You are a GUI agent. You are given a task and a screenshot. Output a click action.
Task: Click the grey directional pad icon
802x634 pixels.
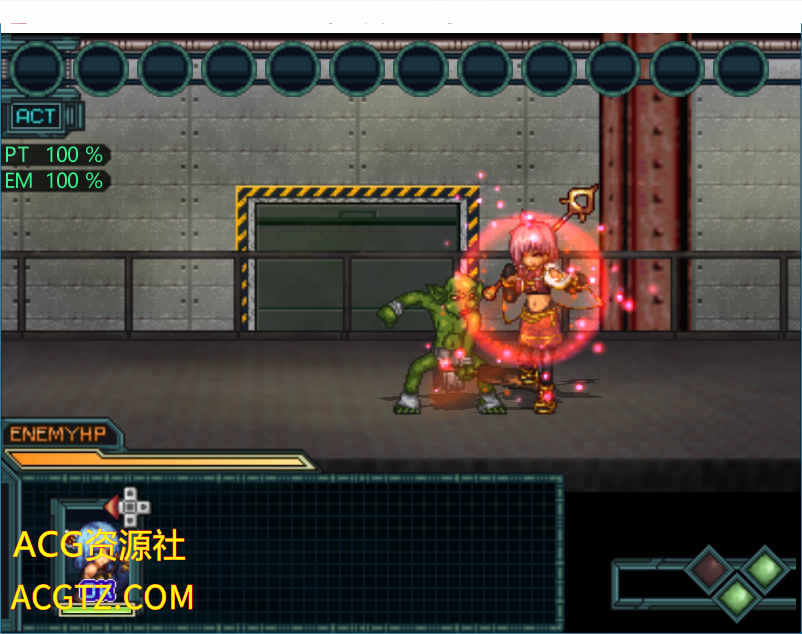(x=130, y=506)
